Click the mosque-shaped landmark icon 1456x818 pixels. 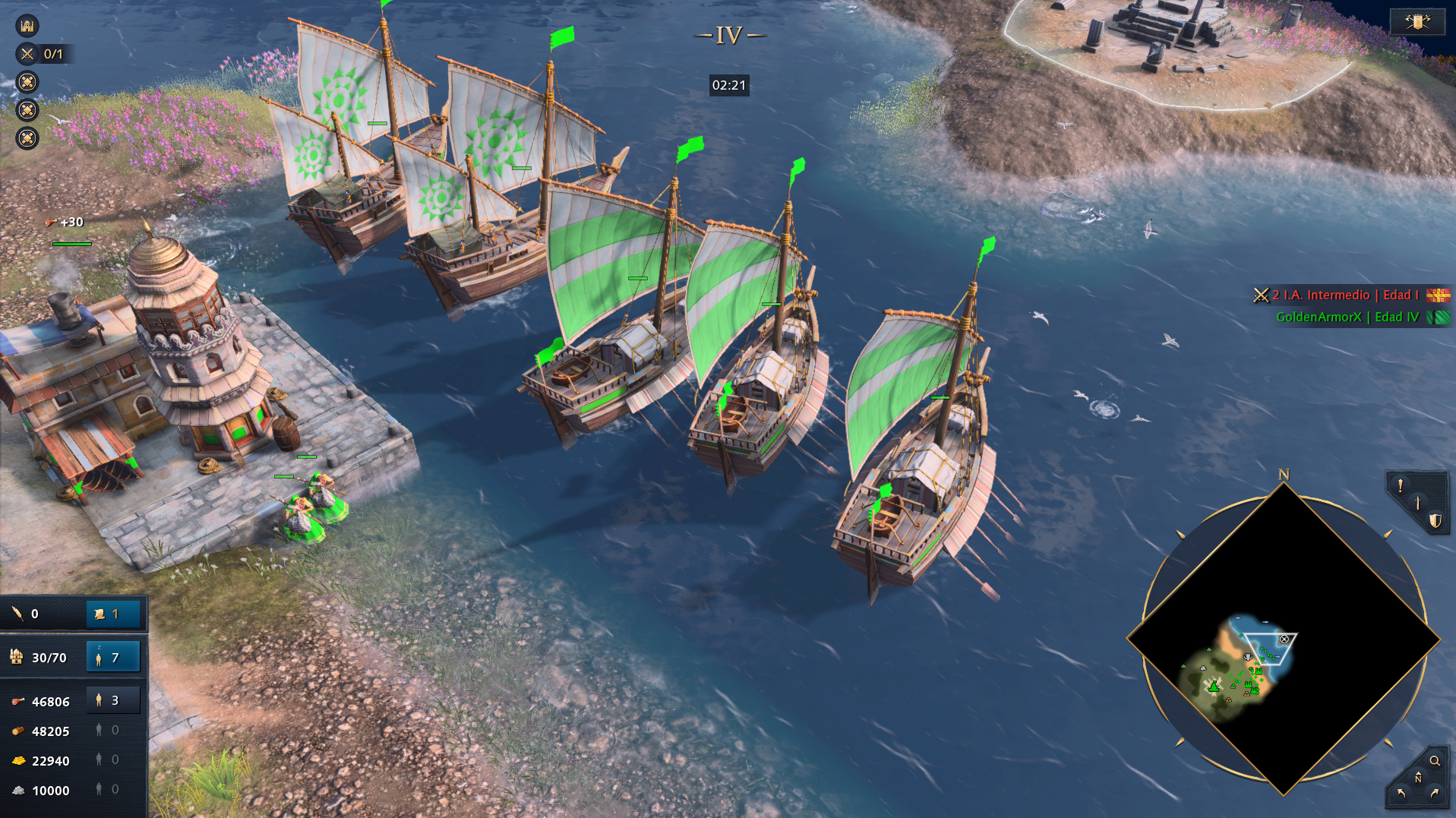tap(27, 26)
